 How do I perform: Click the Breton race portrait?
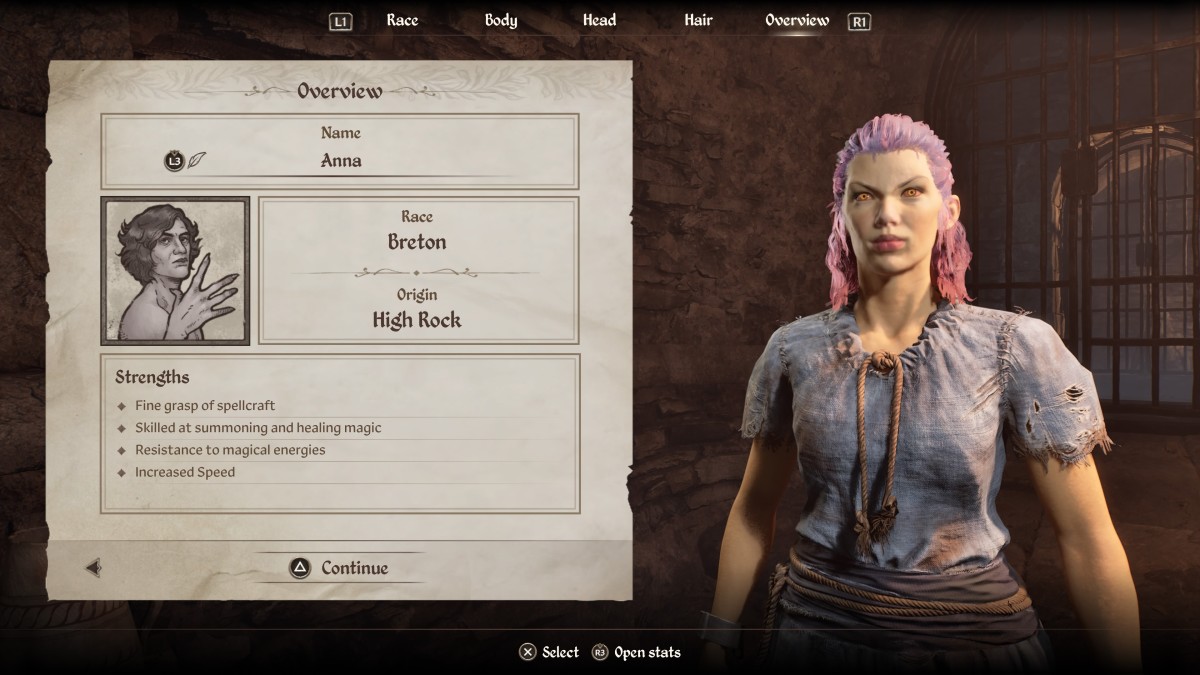pyautogui.click(x=175, y=271)
